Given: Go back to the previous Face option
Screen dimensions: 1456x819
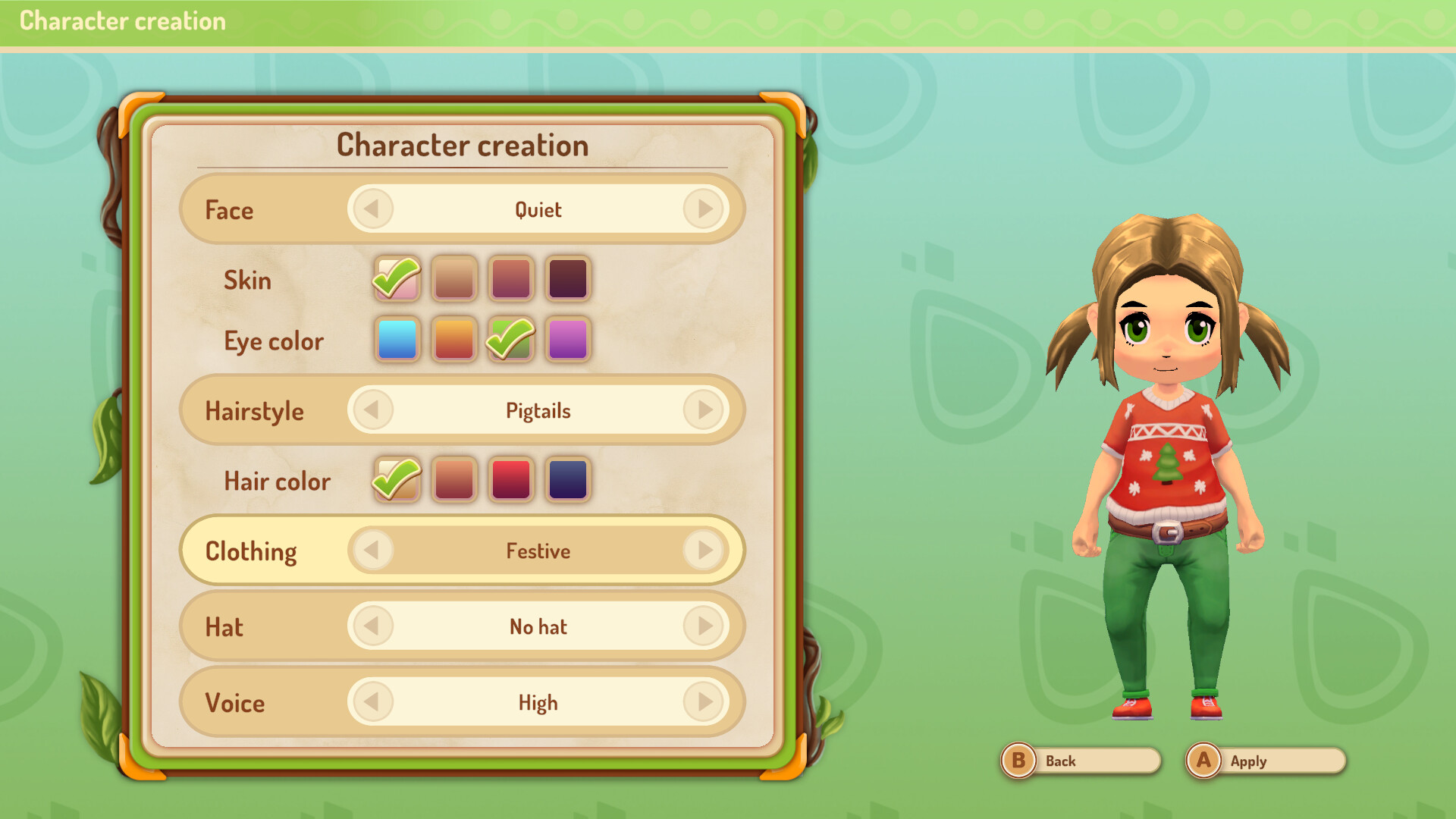Looking at the screenshot, I should coord(371,209).
